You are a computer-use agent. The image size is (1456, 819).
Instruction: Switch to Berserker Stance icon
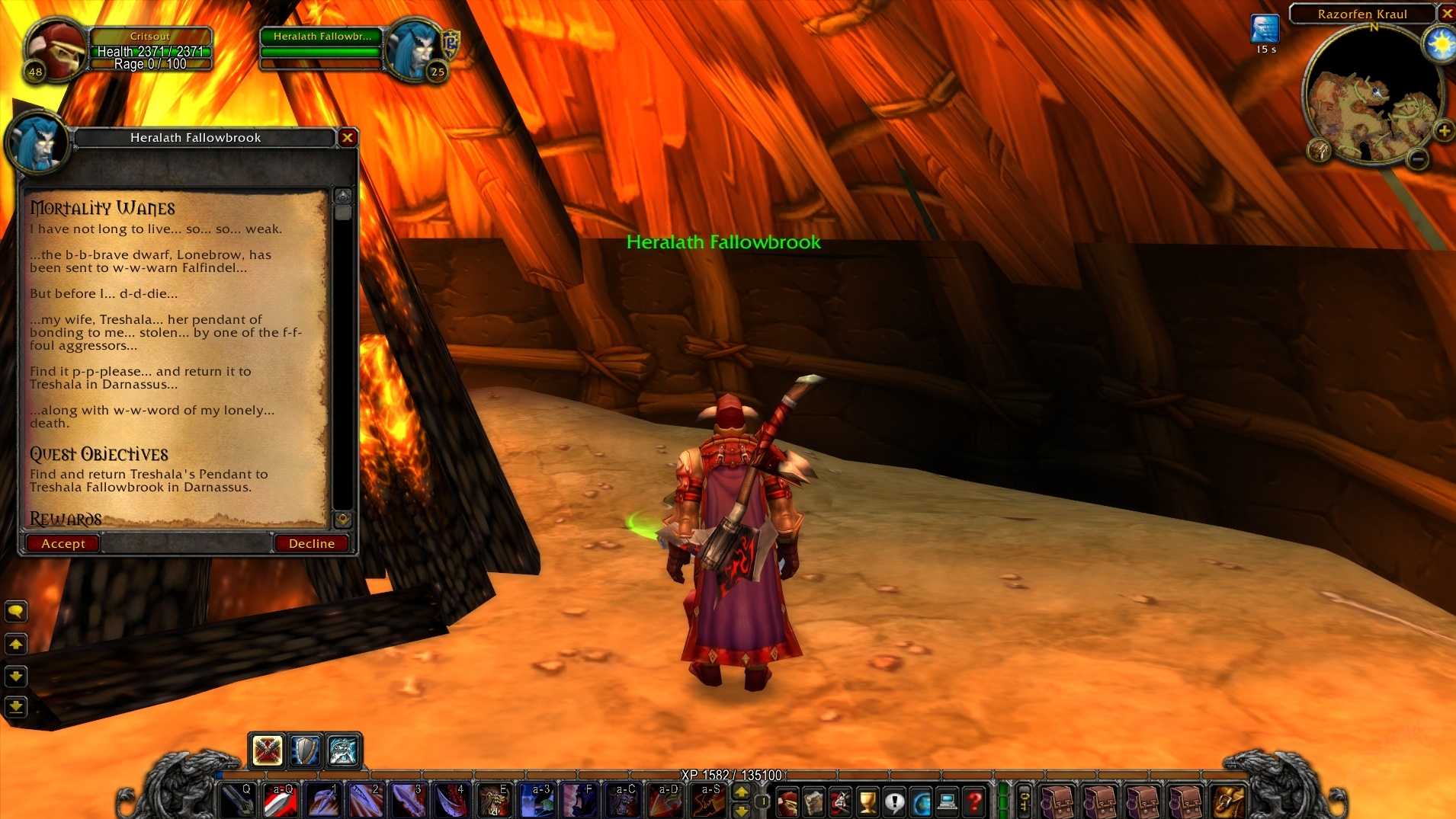pos(342,750)
